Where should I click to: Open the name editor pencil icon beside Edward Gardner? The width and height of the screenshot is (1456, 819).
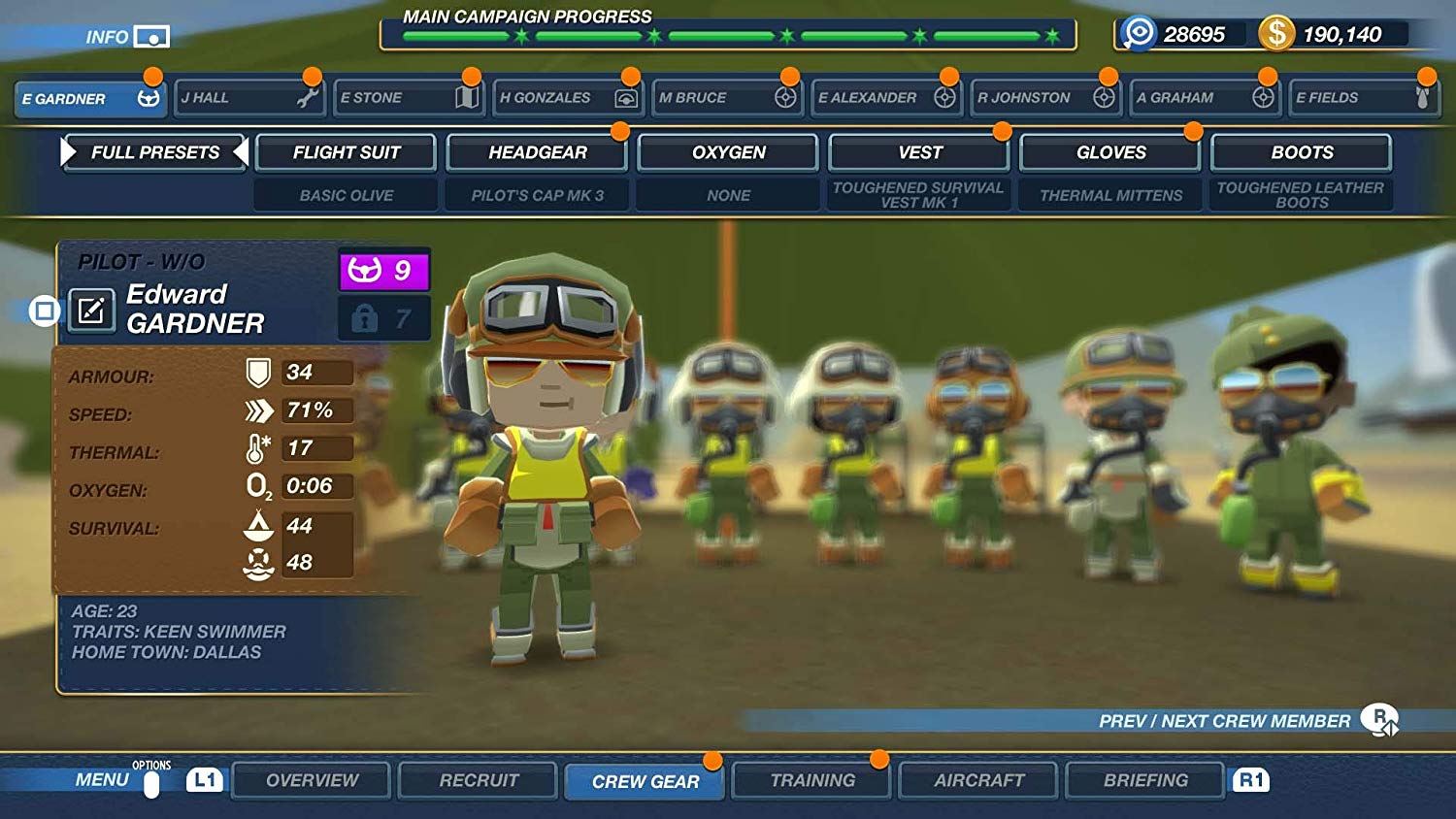pyautogui.click(x=91, y=311)
